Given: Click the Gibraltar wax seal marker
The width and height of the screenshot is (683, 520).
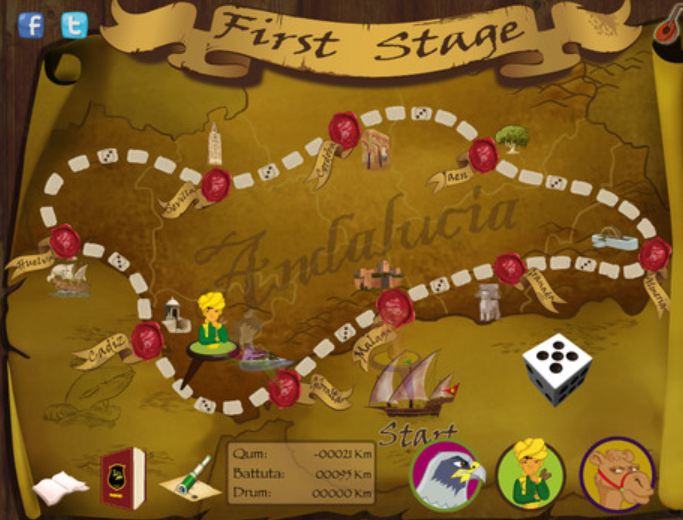Looking at the screenshot, I should point(287,388).
